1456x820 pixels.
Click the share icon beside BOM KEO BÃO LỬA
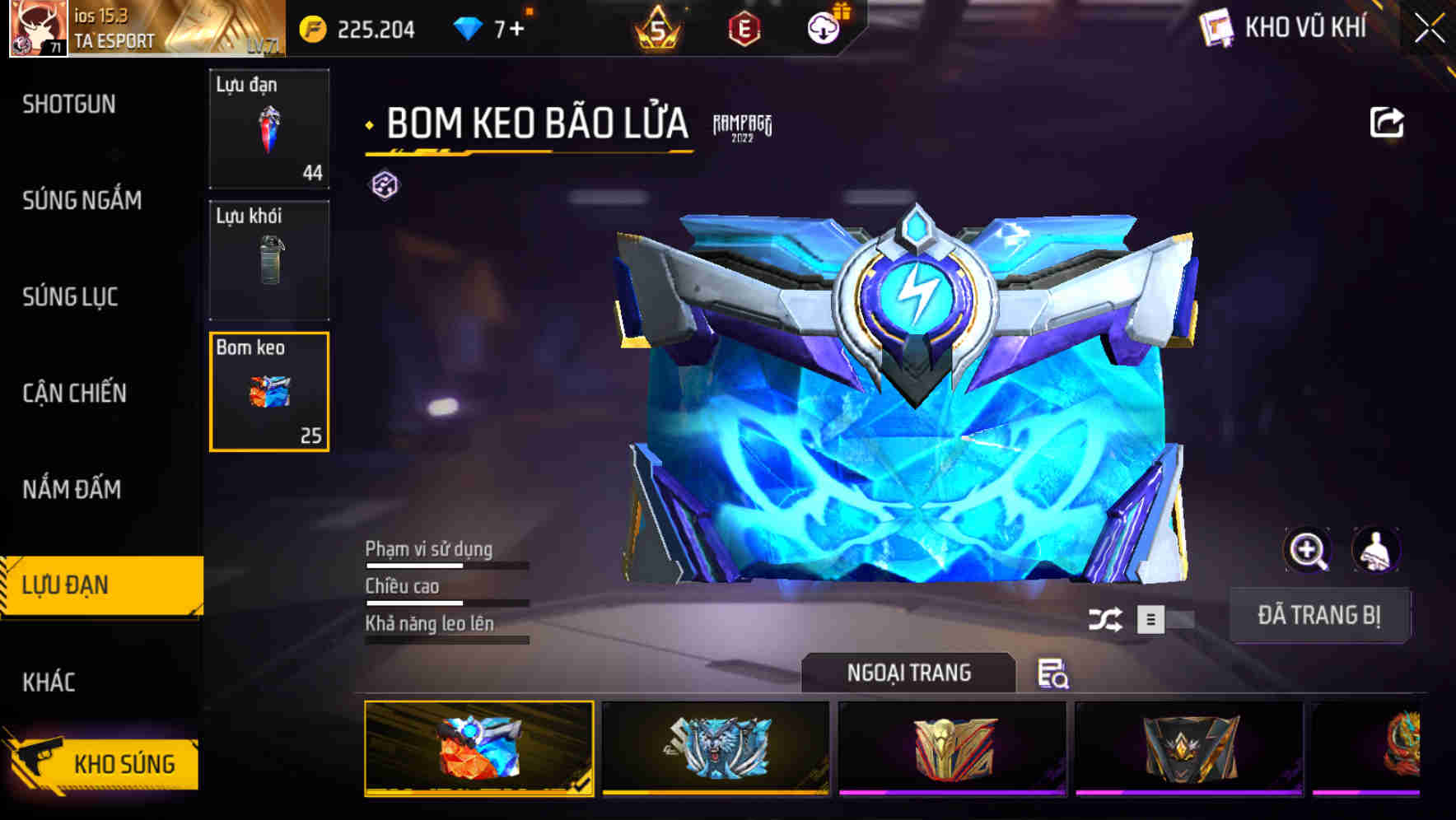pyautogui.click(x=1388, y=122)
